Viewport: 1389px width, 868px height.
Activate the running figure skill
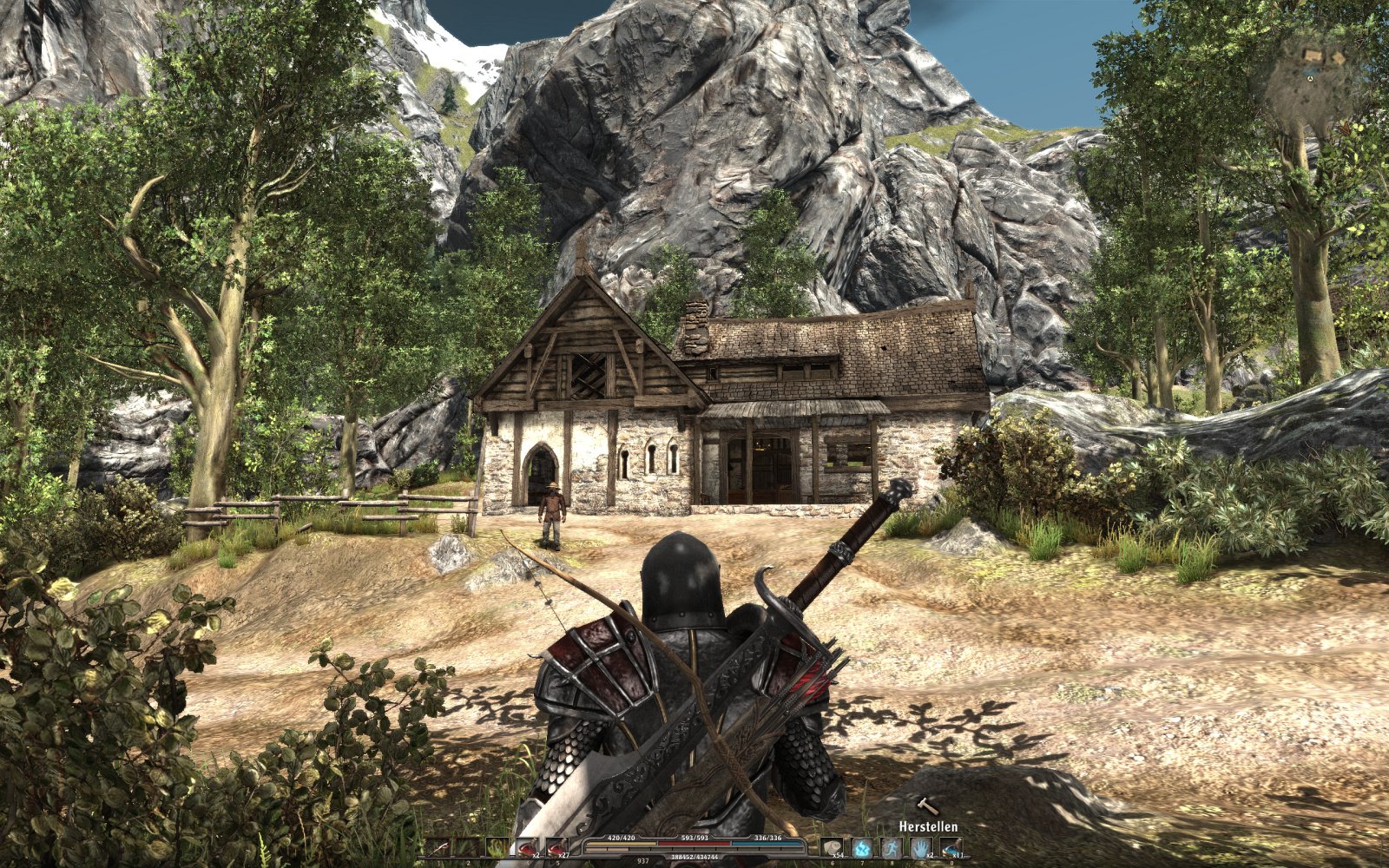(x=892, y=847)
